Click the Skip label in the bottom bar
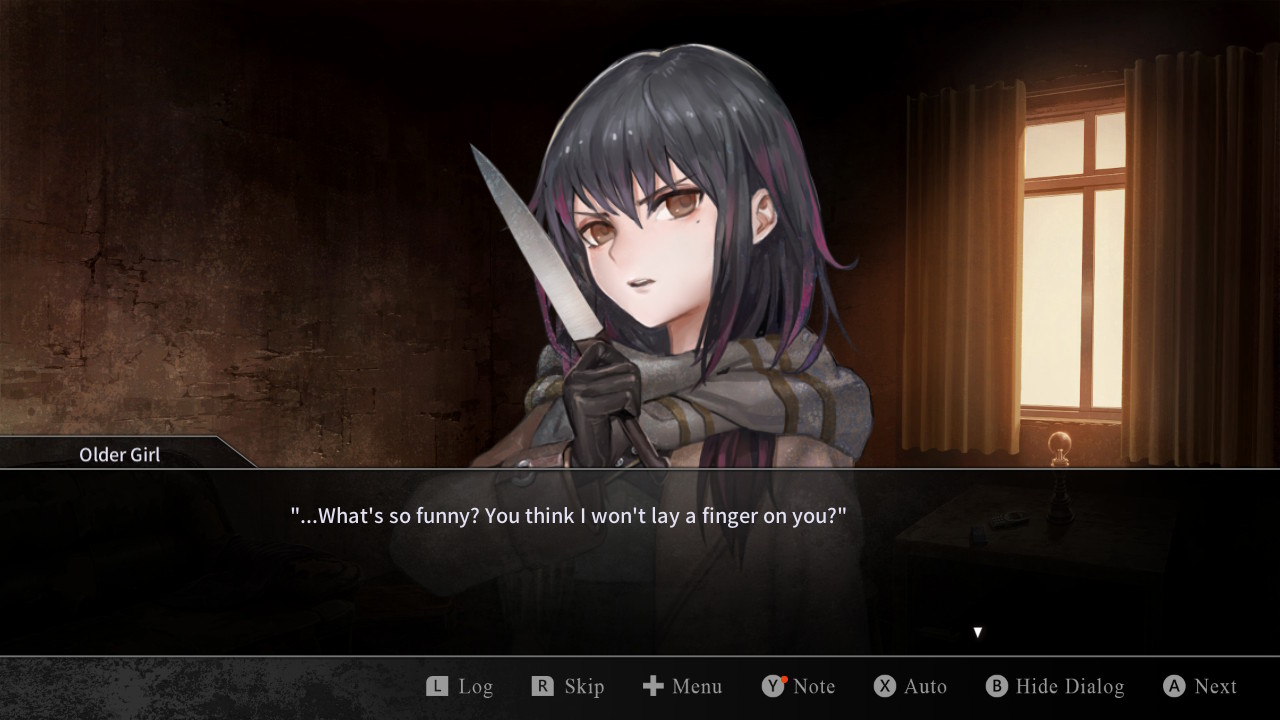The width and height of the screenshot is (1280, 720). click(x=586, y=686)
